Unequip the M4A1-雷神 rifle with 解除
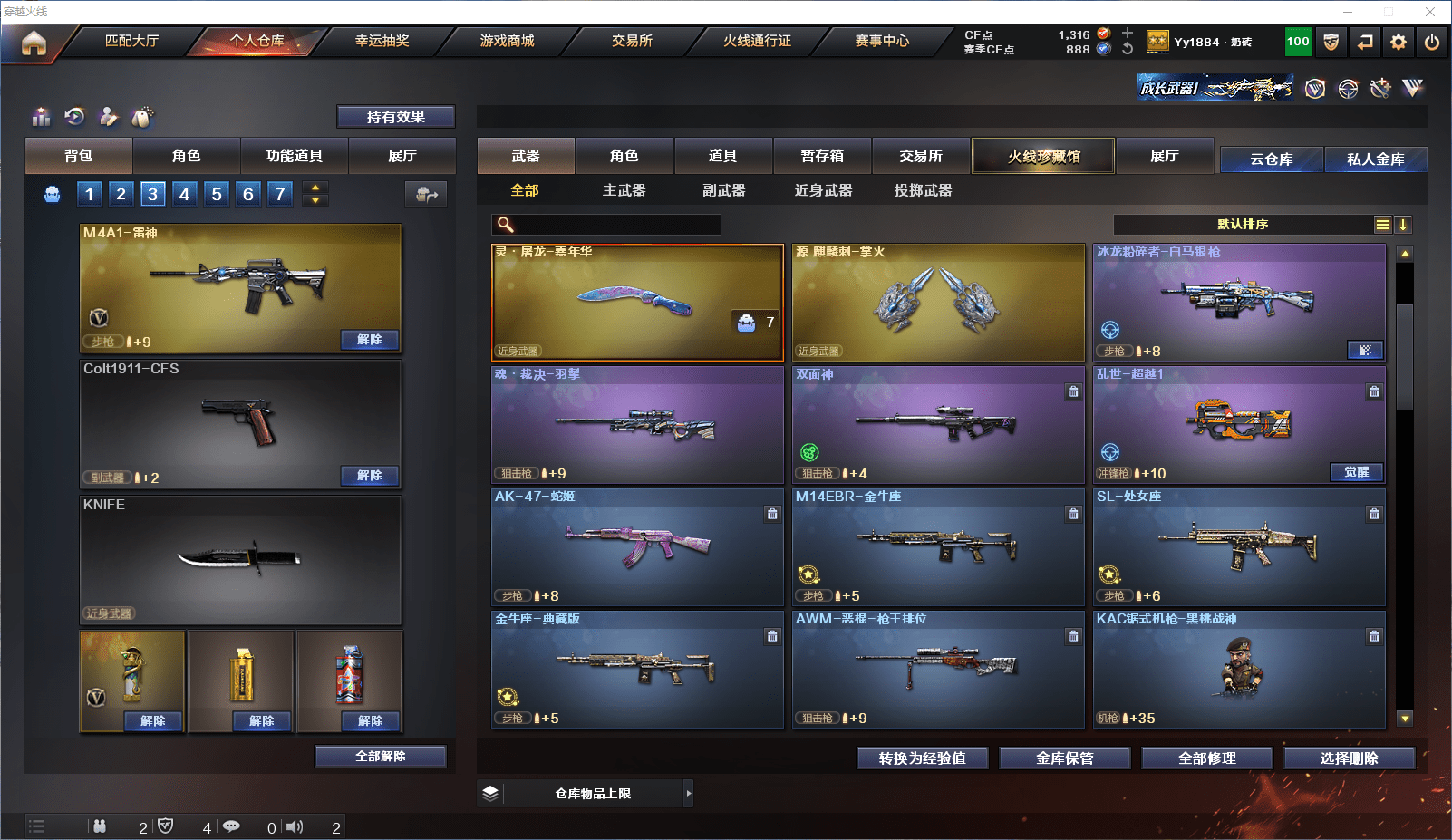1452x840 pixels. (369, 340)
